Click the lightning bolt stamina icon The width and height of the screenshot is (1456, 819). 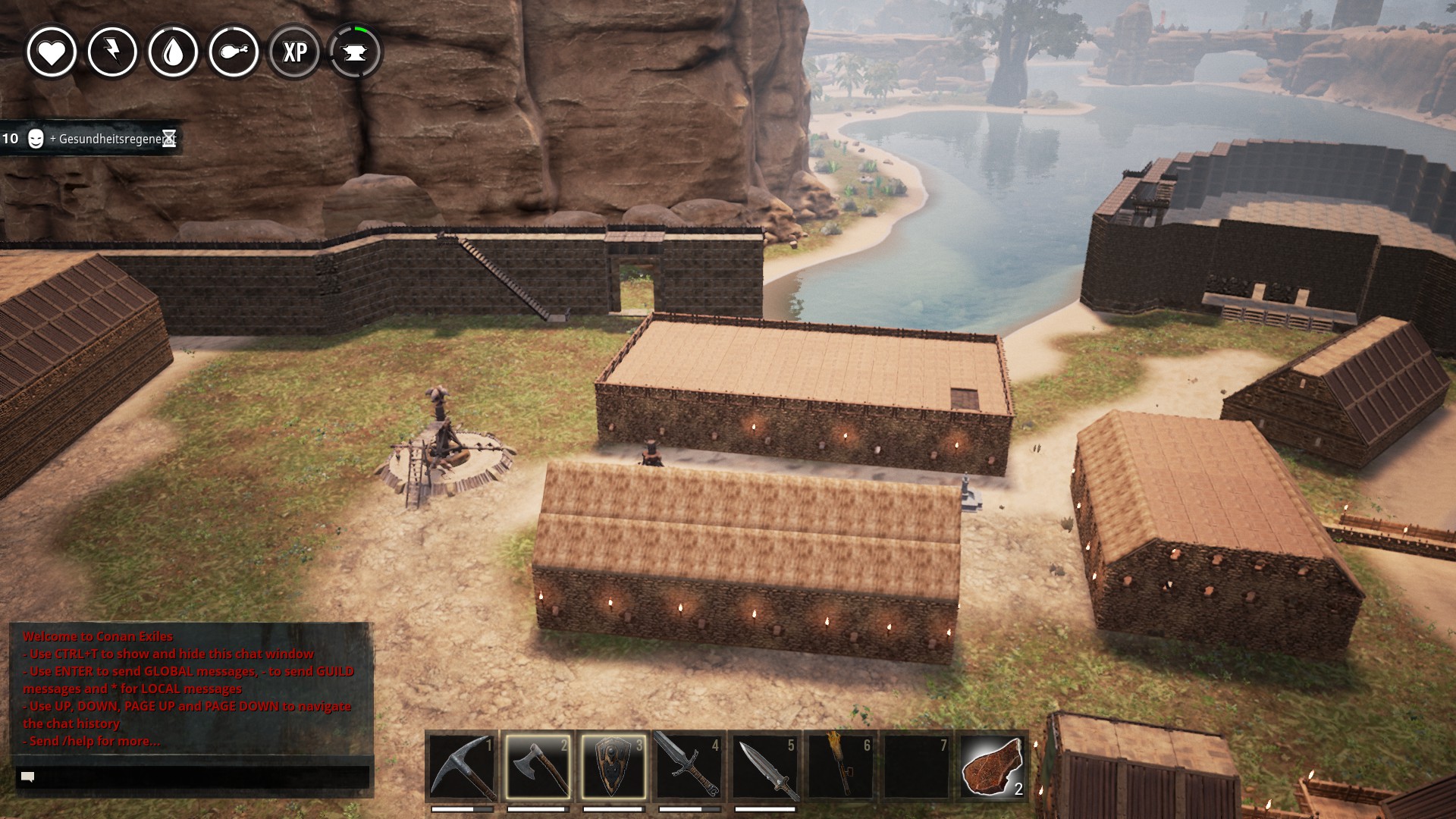coord(112,52)
